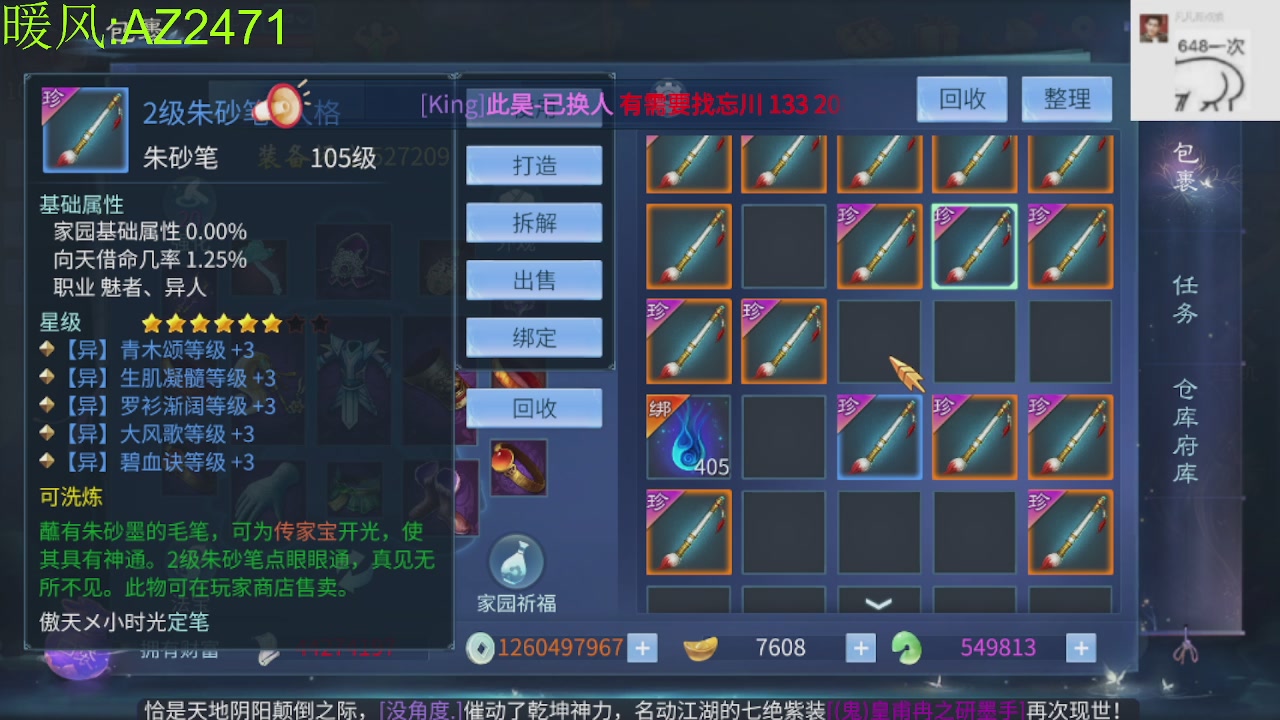Select the blue flame item stacked 405

coord(688,437)
